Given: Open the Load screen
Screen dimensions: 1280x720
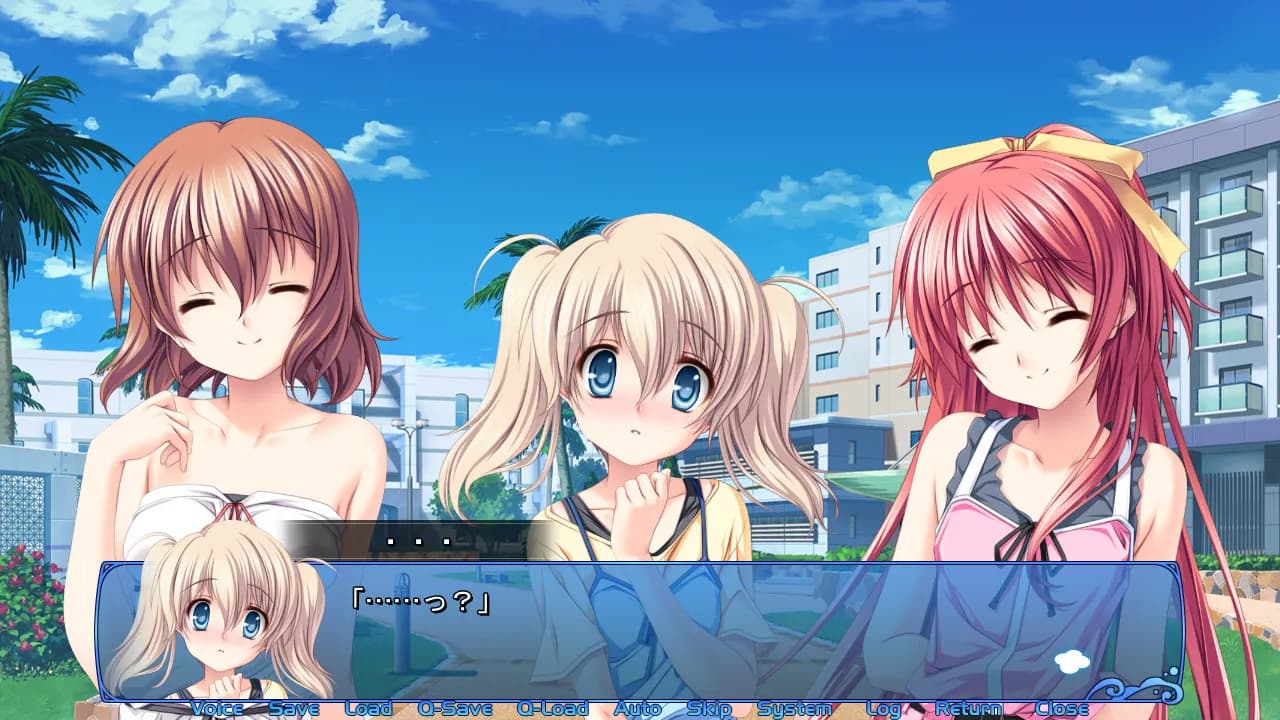Looking at the screenshot, I should (367, 708).
